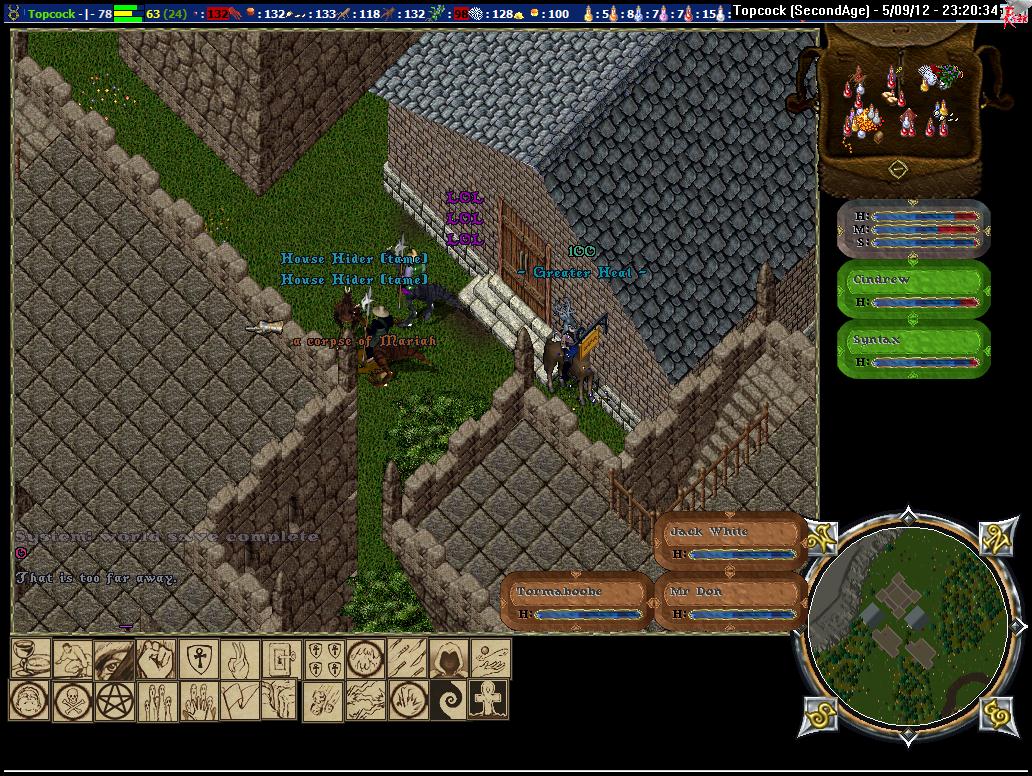Minimize the backpack using its diamond clasp

click(898, 169)
